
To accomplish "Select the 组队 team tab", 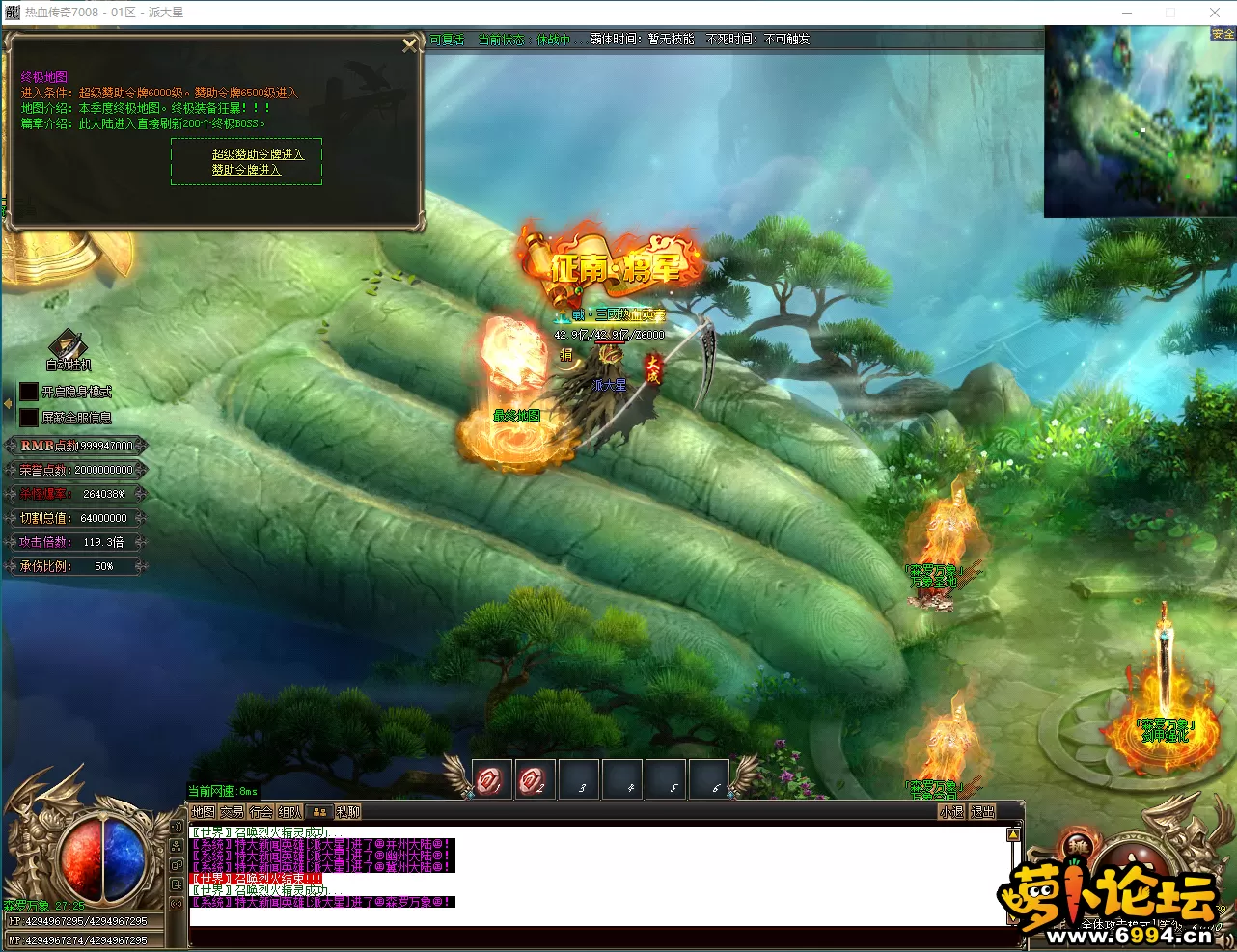I will tap(289, 812).
